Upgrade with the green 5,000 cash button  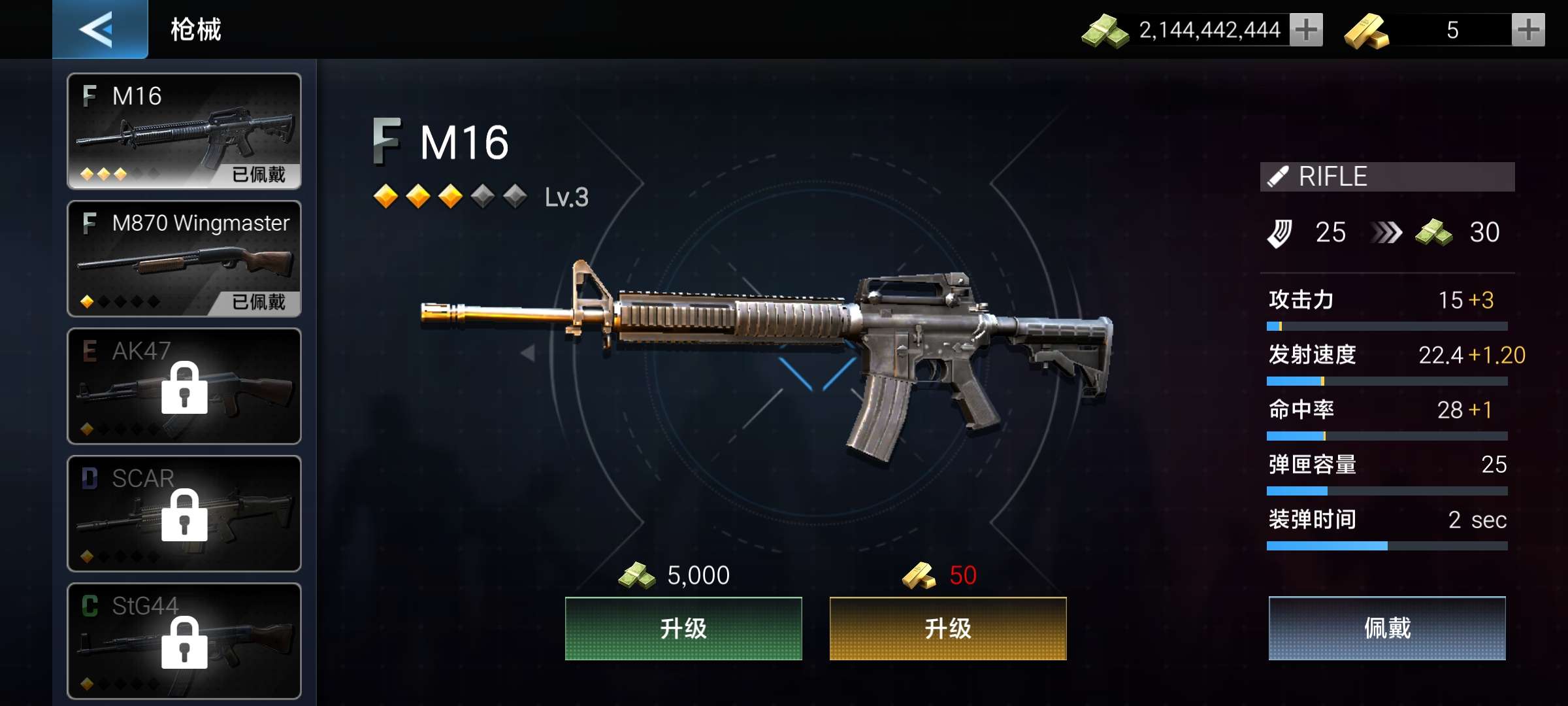click(x=683, y=628)
